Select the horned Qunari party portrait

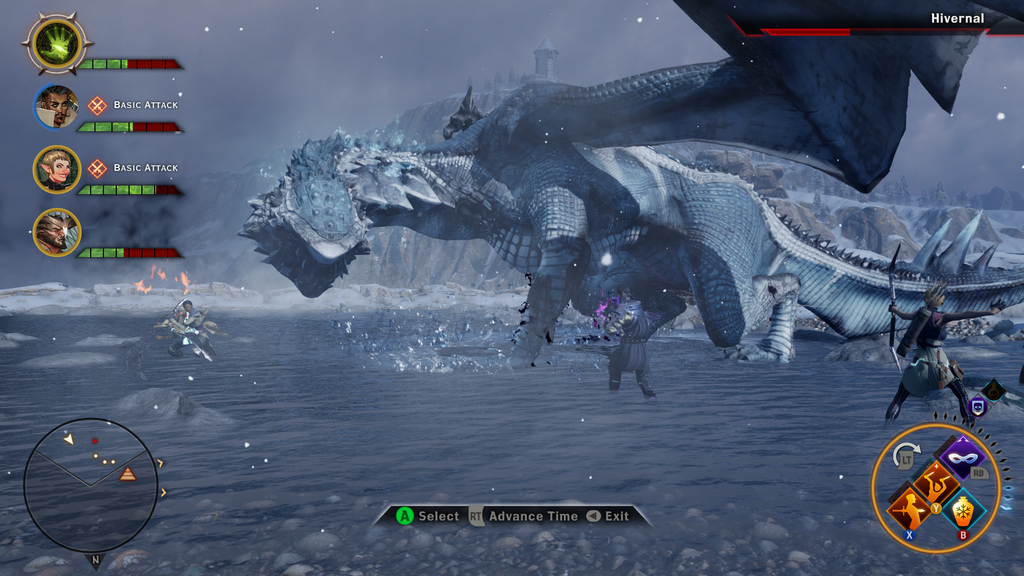pos(57,232)
